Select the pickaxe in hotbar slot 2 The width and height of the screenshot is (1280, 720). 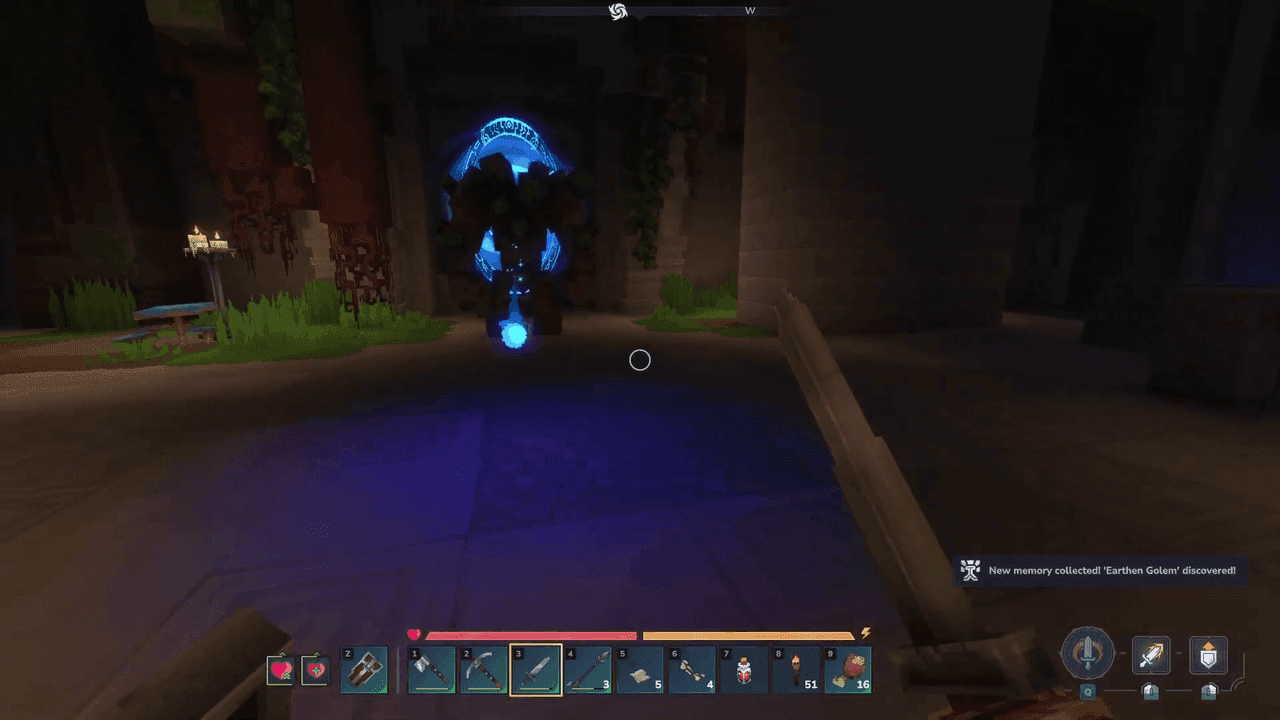(x=484, y=670)
